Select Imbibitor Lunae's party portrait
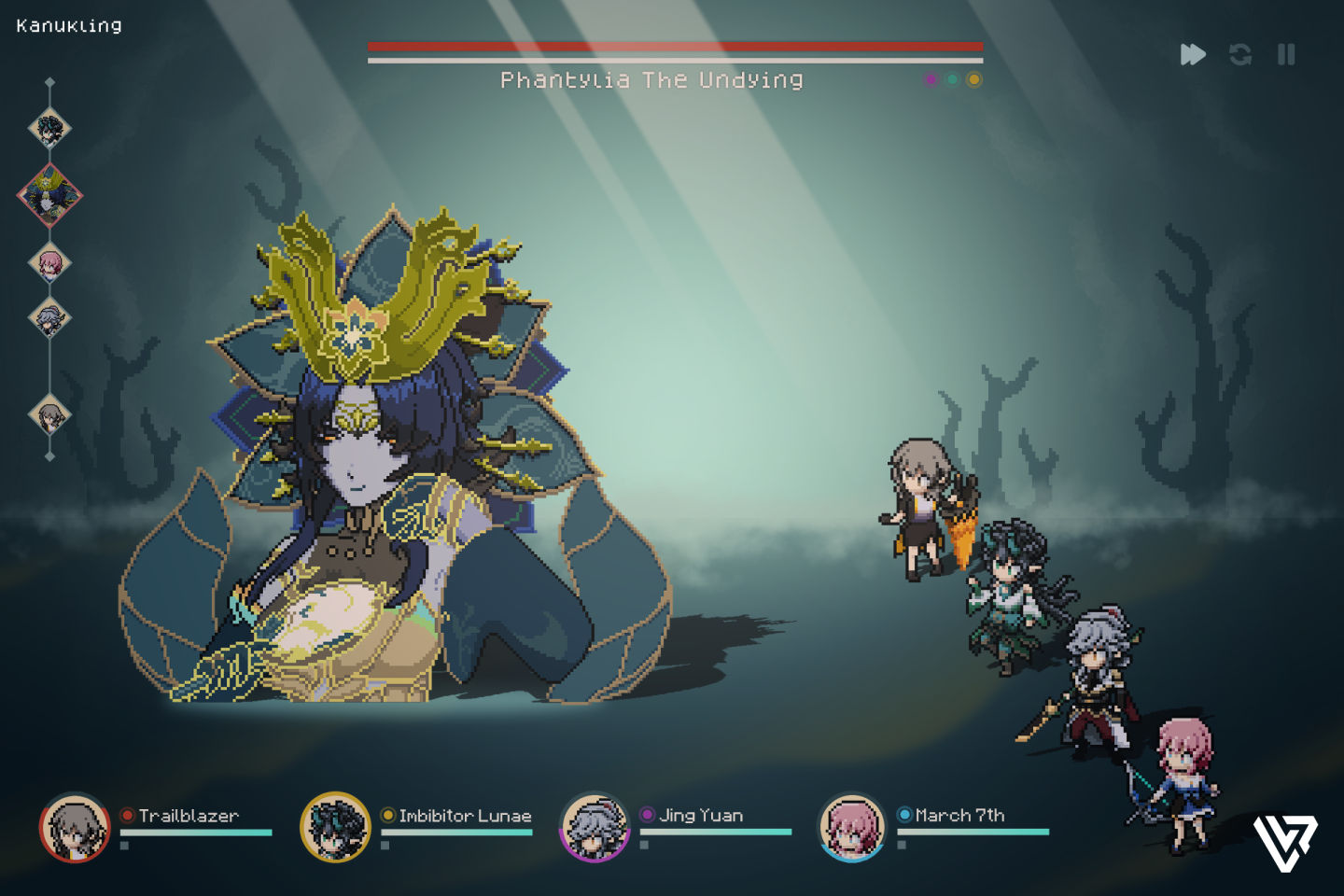The image size is (1344, 896). tap(335, 827)
